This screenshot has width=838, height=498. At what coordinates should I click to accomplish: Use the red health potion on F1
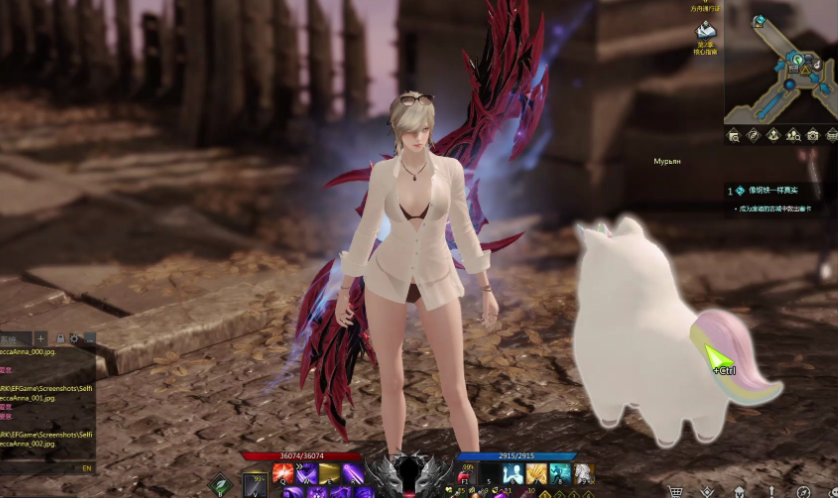(465, 474)
